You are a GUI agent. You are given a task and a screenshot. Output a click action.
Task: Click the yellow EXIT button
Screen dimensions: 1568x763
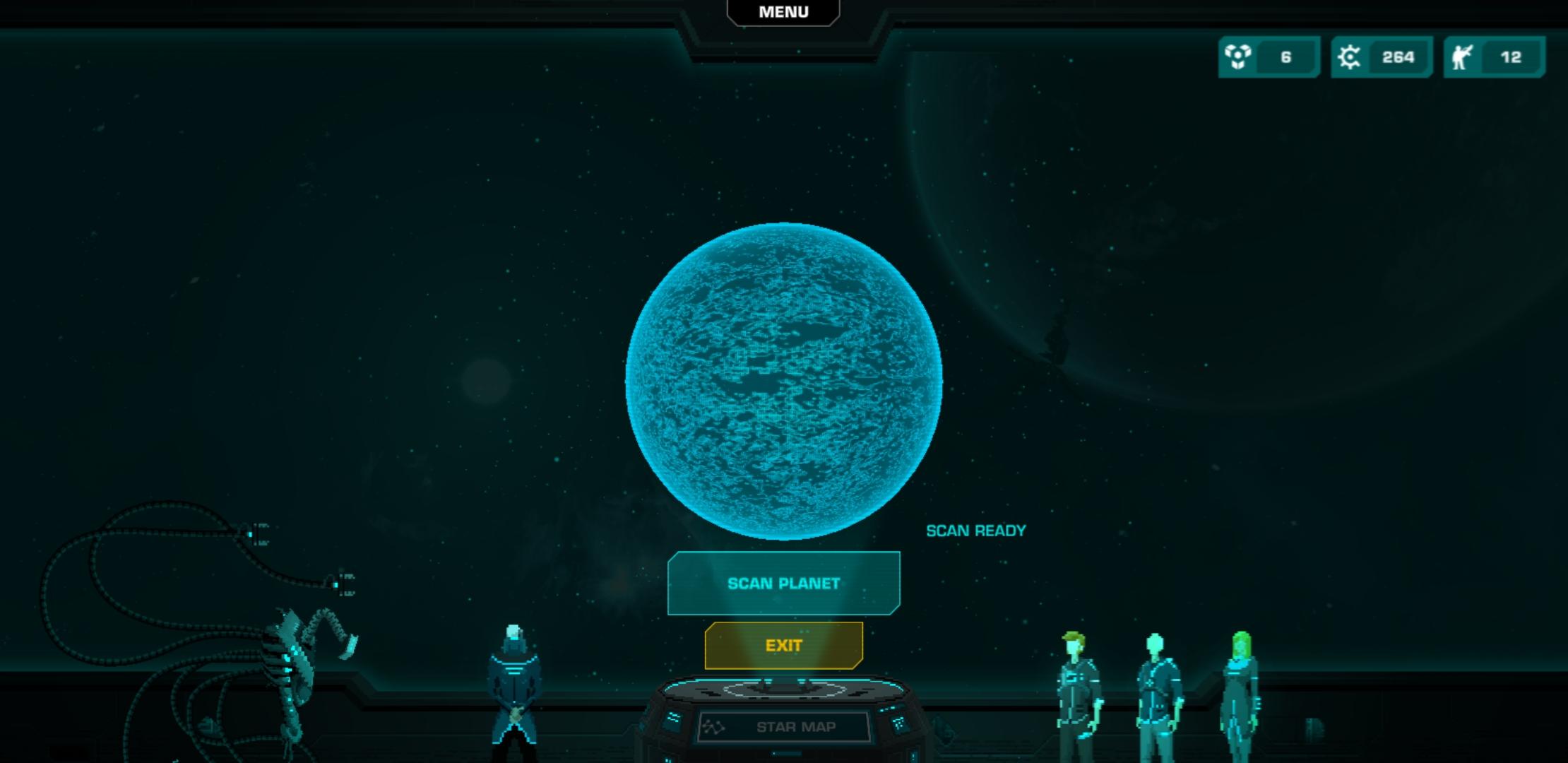click(784, 644)
